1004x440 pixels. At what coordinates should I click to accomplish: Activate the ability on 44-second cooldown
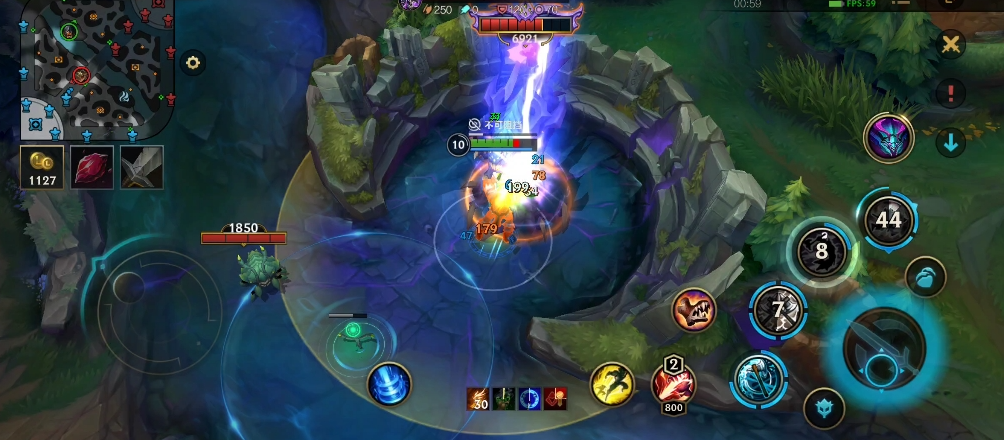[x=887, y=219]
